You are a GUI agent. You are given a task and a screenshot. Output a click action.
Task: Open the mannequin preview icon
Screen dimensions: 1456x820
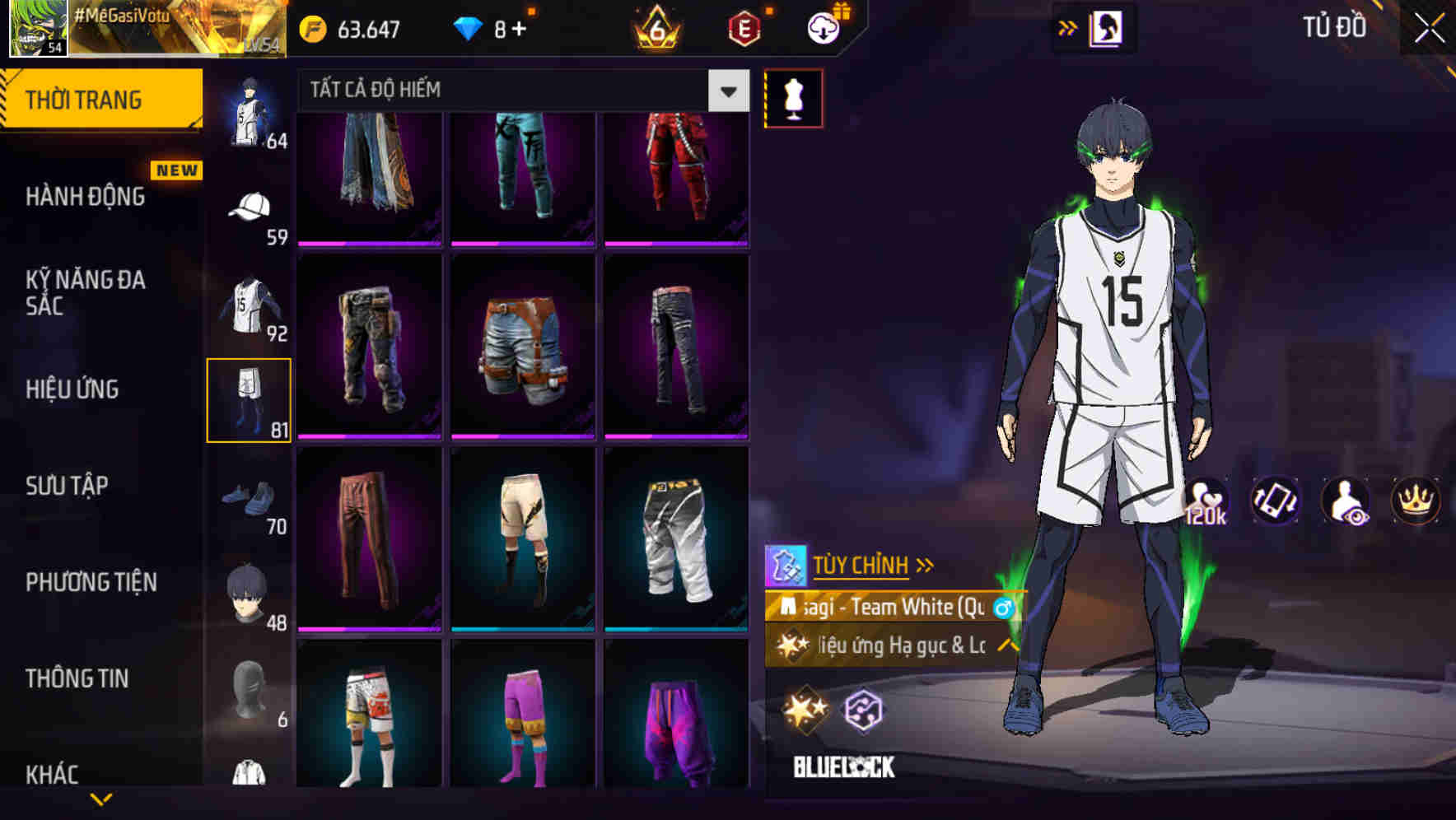point(792,97)
